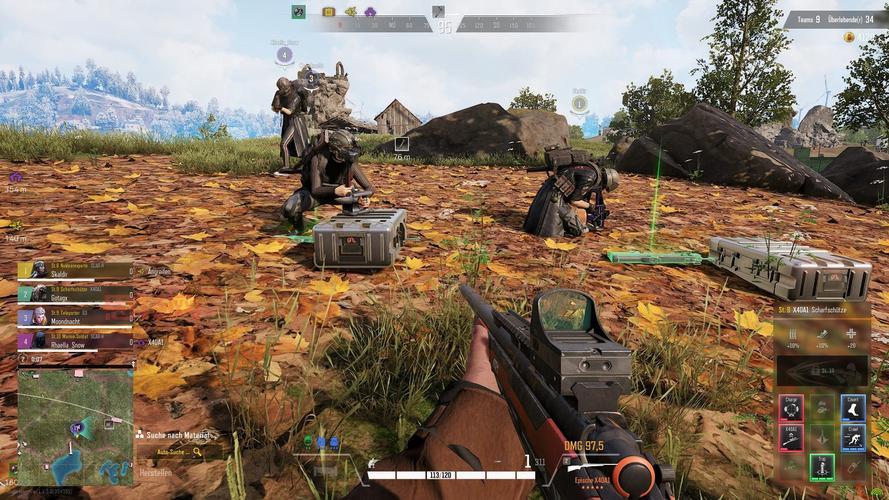
Task: Click the purple marker on the compass bar
Action: tap(370, 12)
